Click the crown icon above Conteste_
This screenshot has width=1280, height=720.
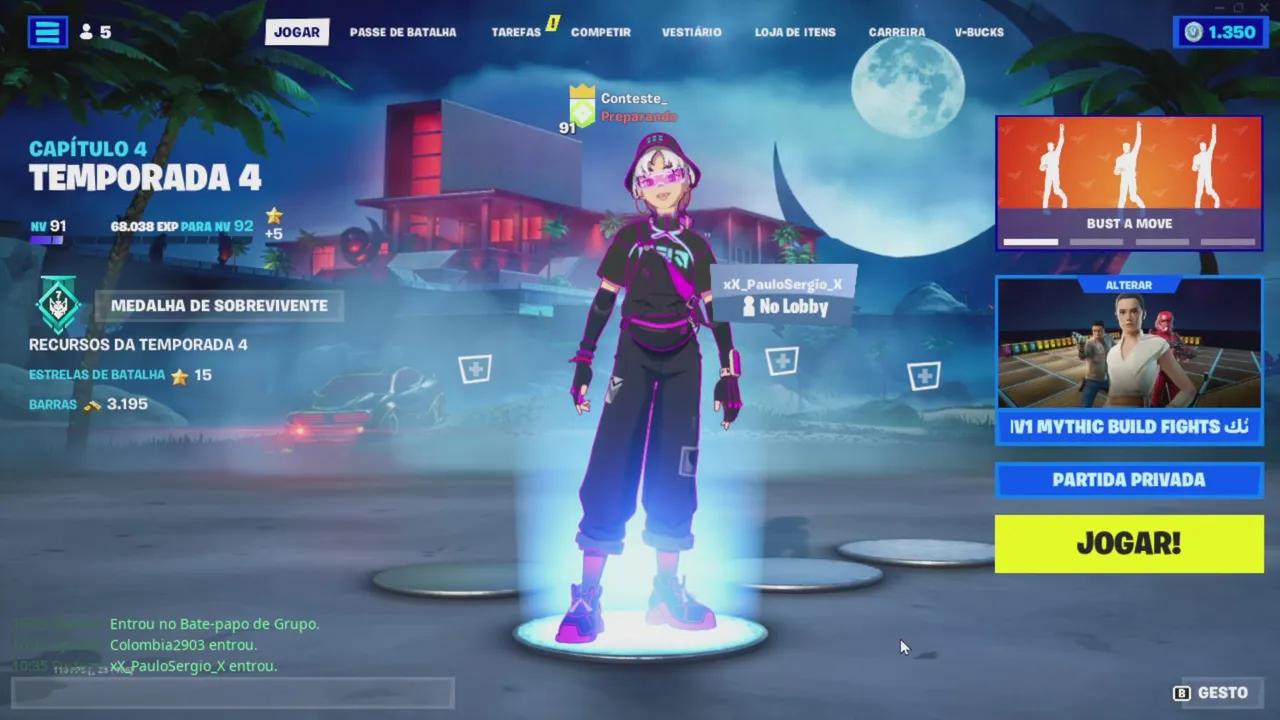(581, 89)
